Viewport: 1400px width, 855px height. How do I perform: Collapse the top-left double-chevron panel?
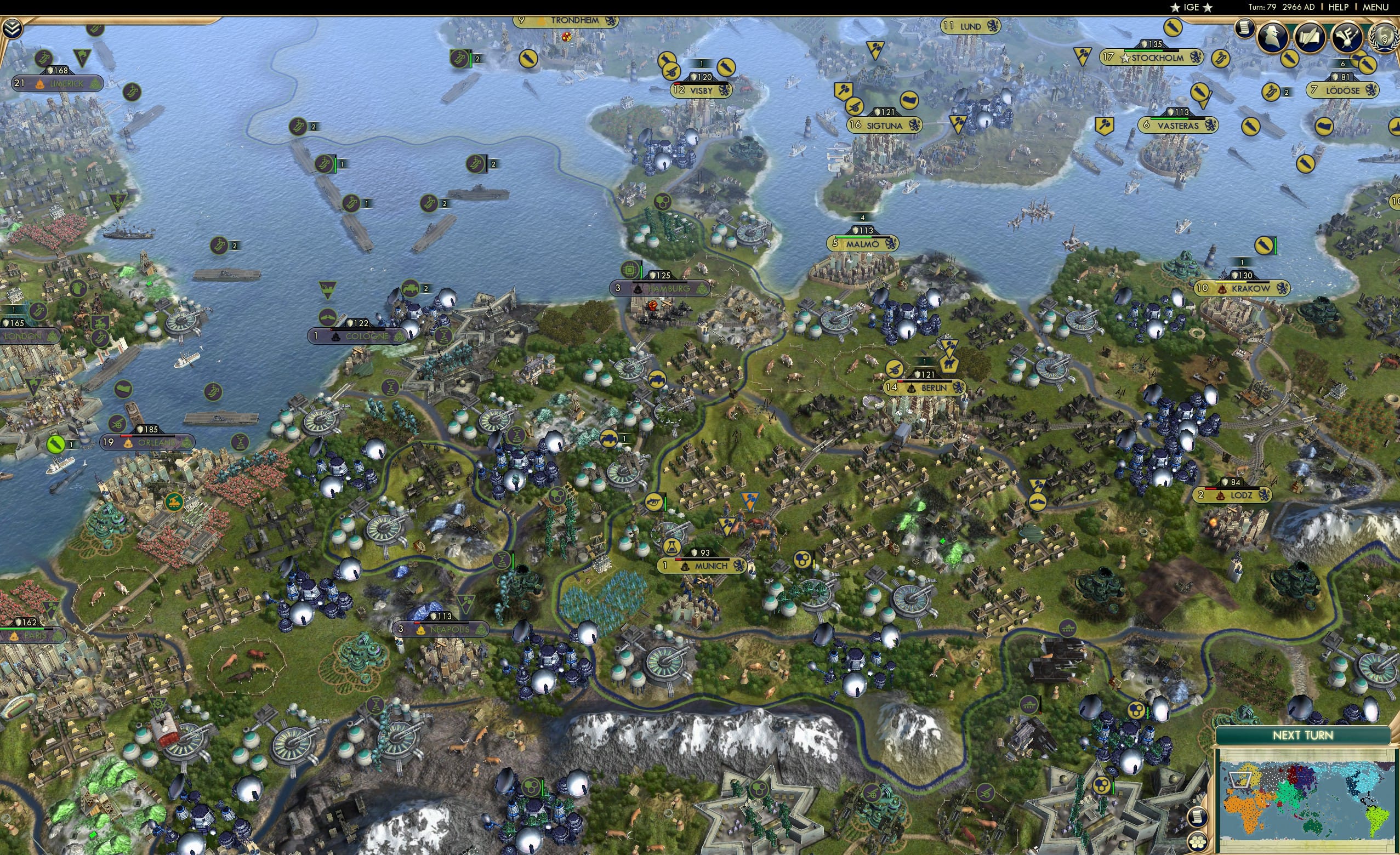13,29
